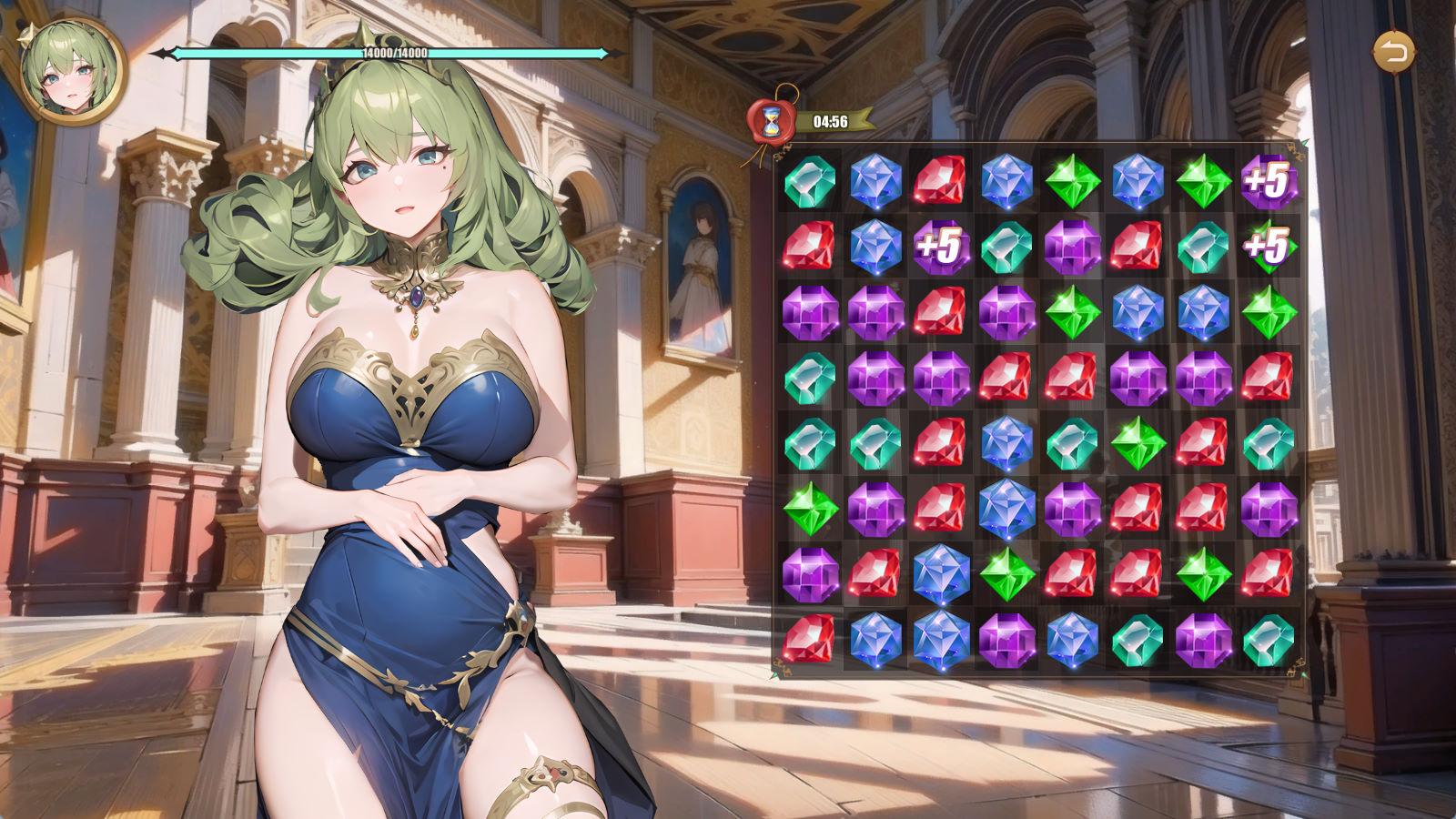The width and height of the screenshot is (1456, 819).
Task: Click the golden back arrow button
Action: (x=1392, y=52)
